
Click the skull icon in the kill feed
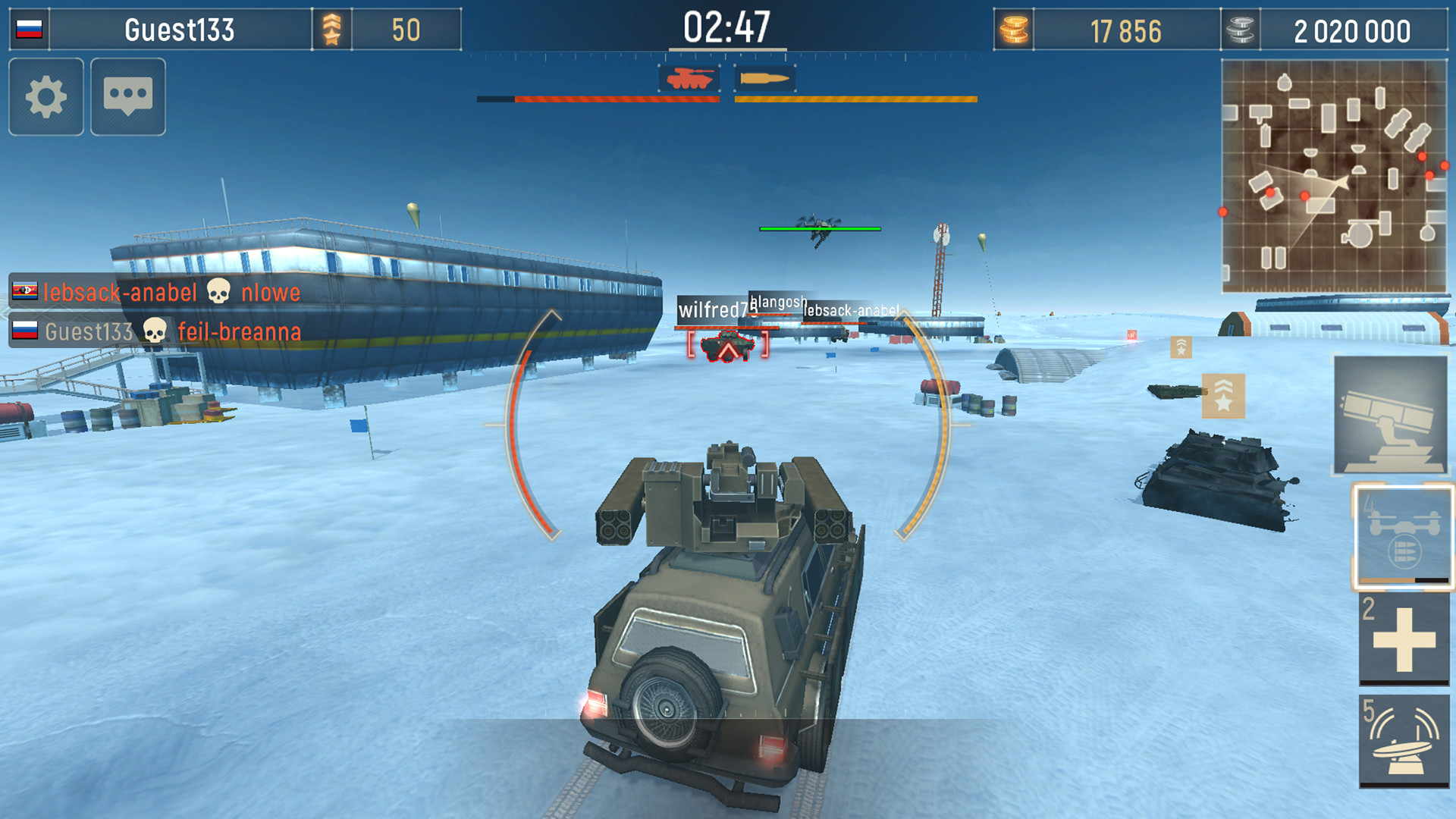coord(219,292)
